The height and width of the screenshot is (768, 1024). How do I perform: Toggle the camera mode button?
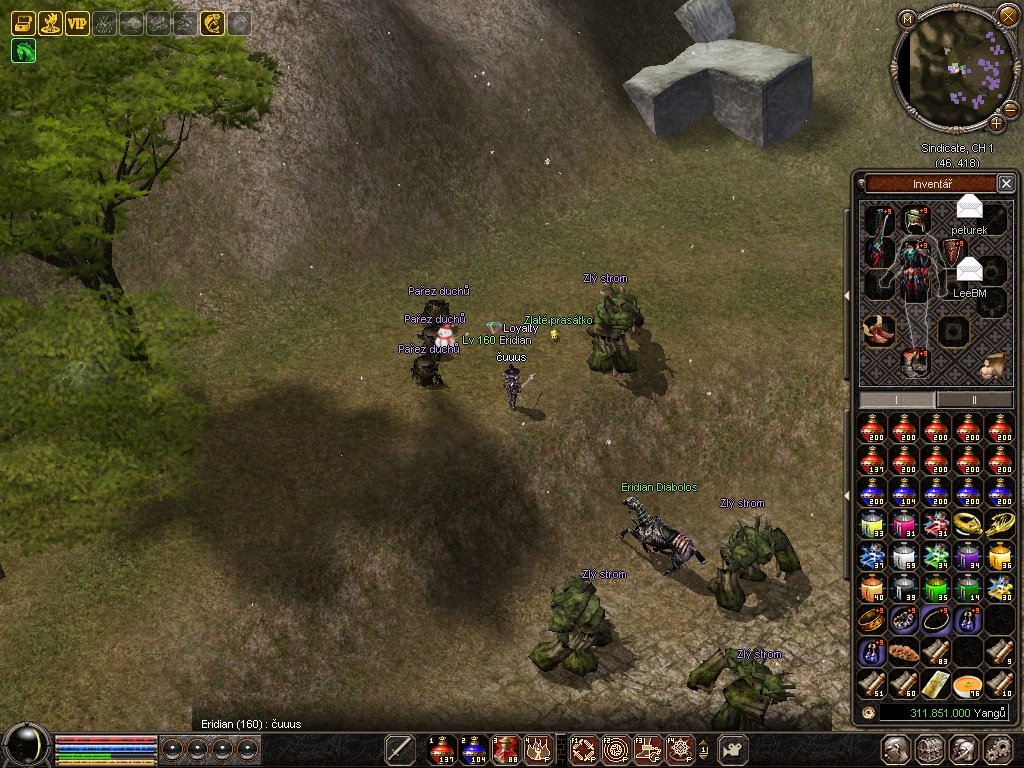click(x=735, y=749)
